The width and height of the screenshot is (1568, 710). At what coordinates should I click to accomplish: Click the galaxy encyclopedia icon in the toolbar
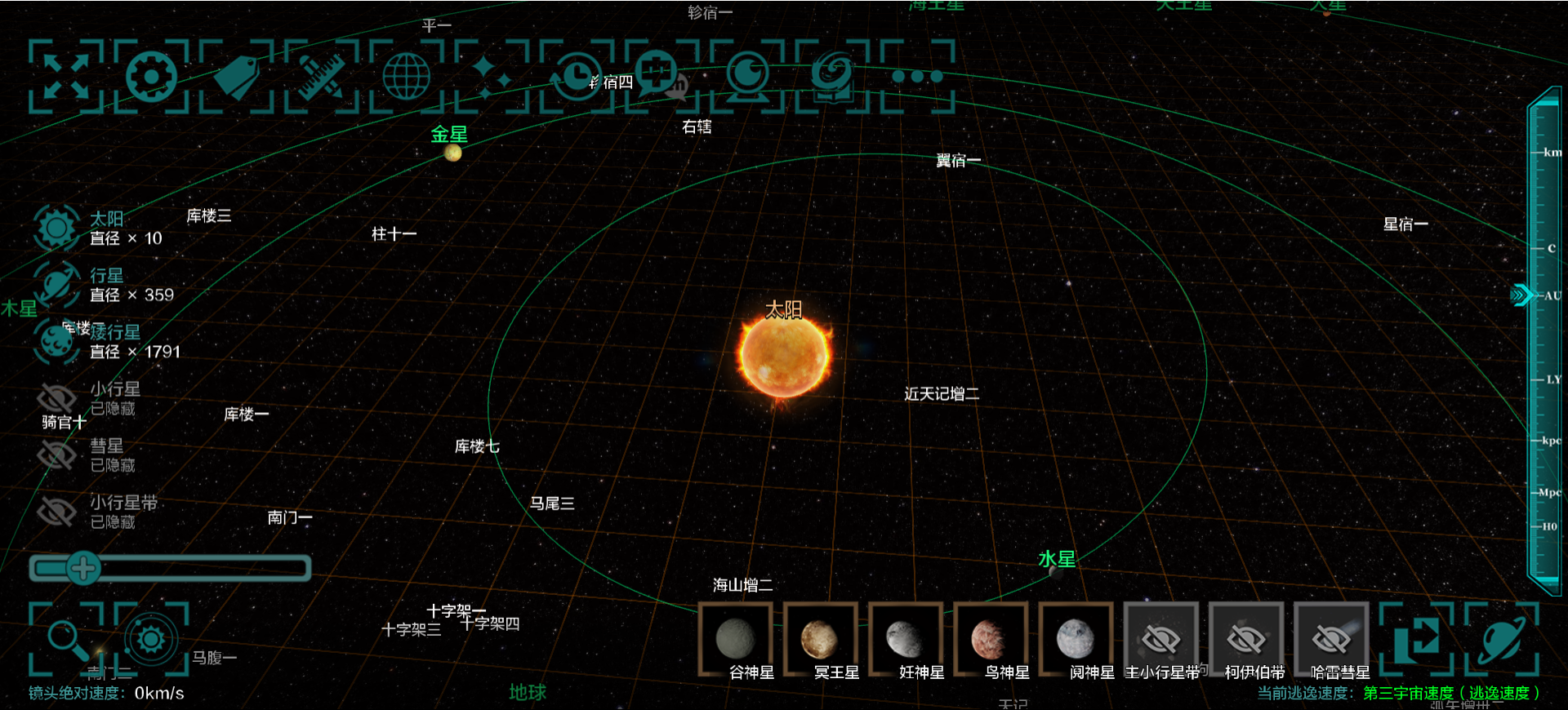(833, 75)
